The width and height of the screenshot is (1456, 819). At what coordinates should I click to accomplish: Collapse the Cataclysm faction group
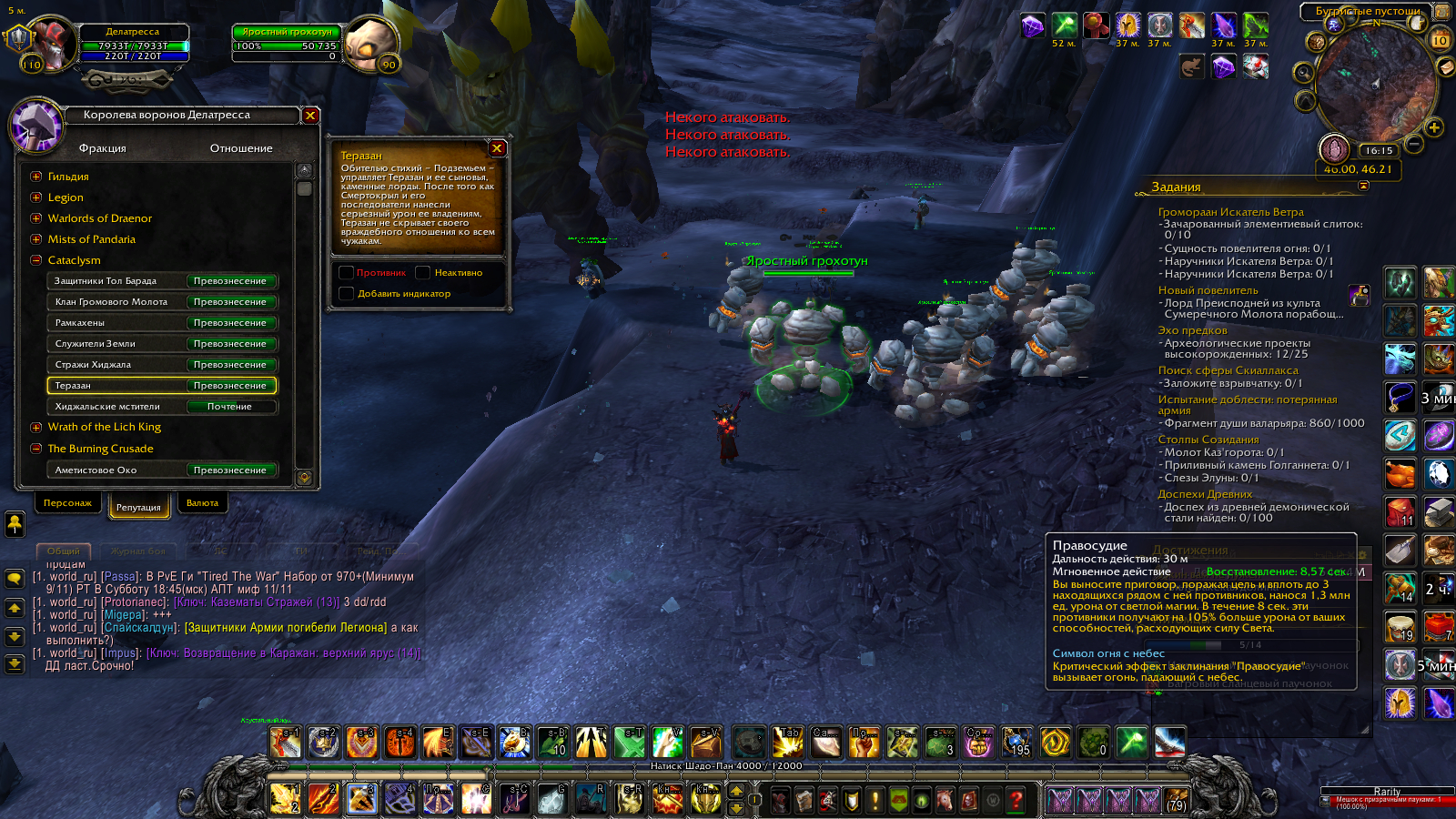[x=36, y=260]
